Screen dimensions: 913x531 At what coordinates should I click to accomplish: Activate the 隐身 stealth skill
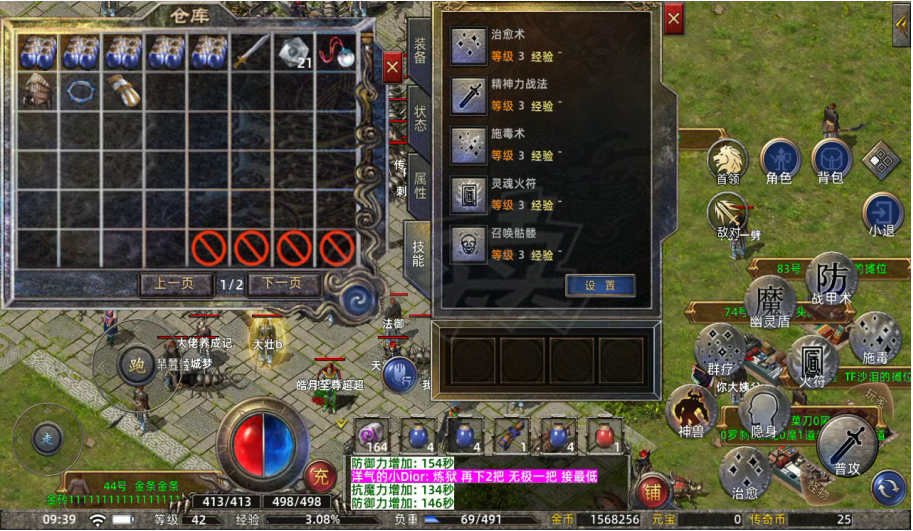(x=763, y=411)
